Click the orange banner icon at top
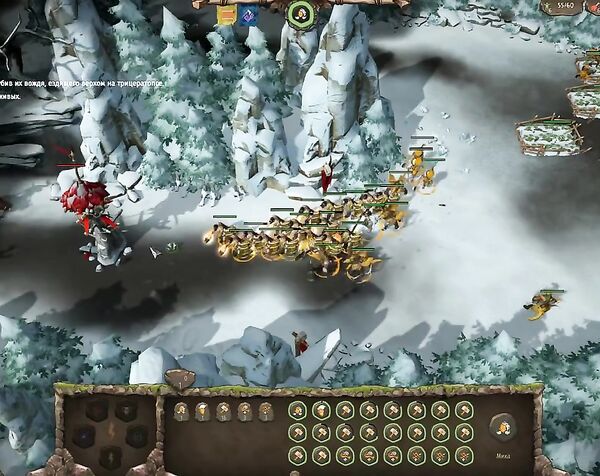 point(227,14)
